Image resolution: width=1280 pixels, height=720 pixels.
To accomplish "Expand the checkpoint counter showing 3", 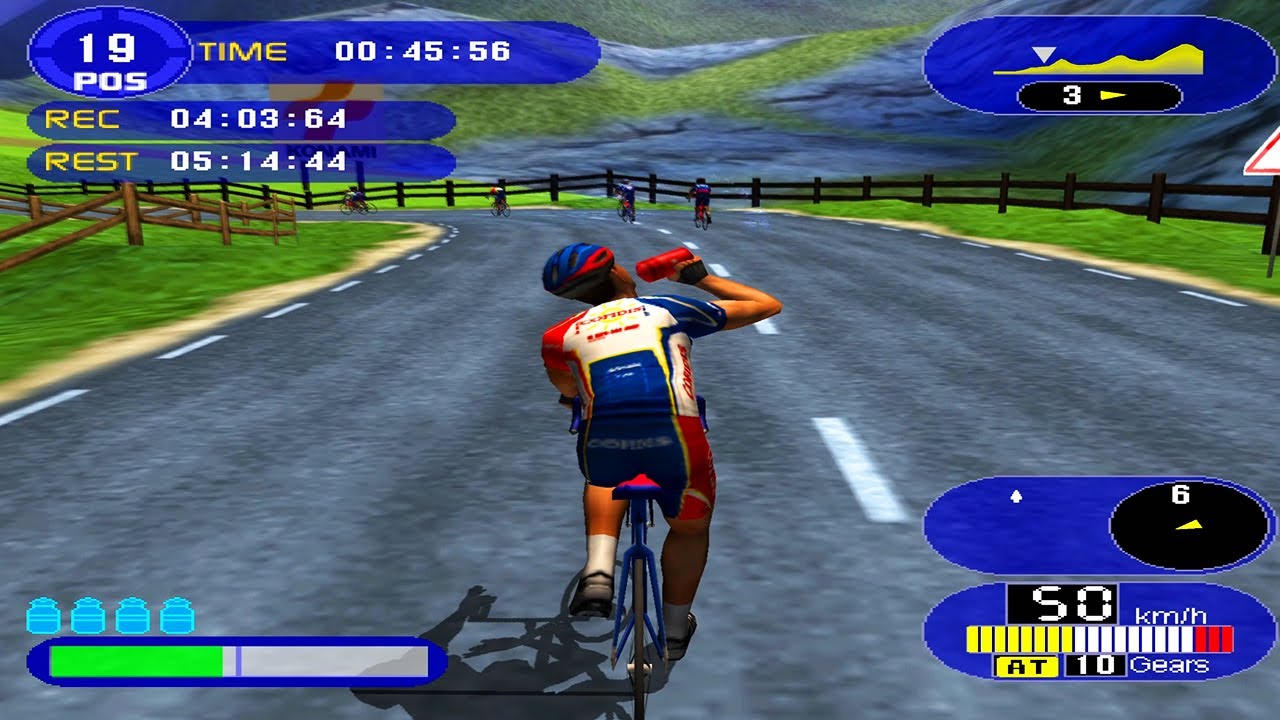I will tap(1070, 93).
